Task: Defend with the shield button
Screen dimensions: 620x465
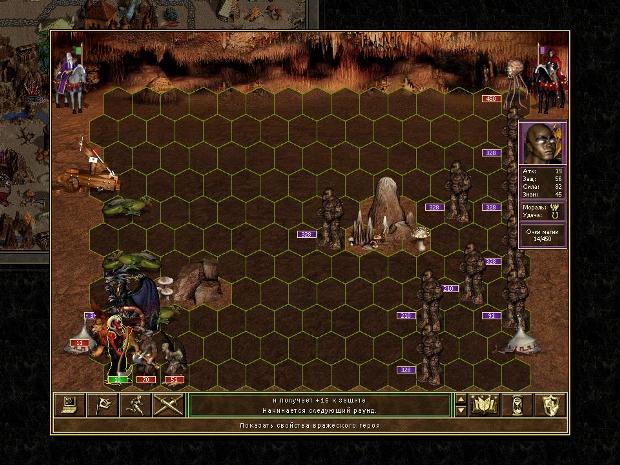Action: point(551,405)
